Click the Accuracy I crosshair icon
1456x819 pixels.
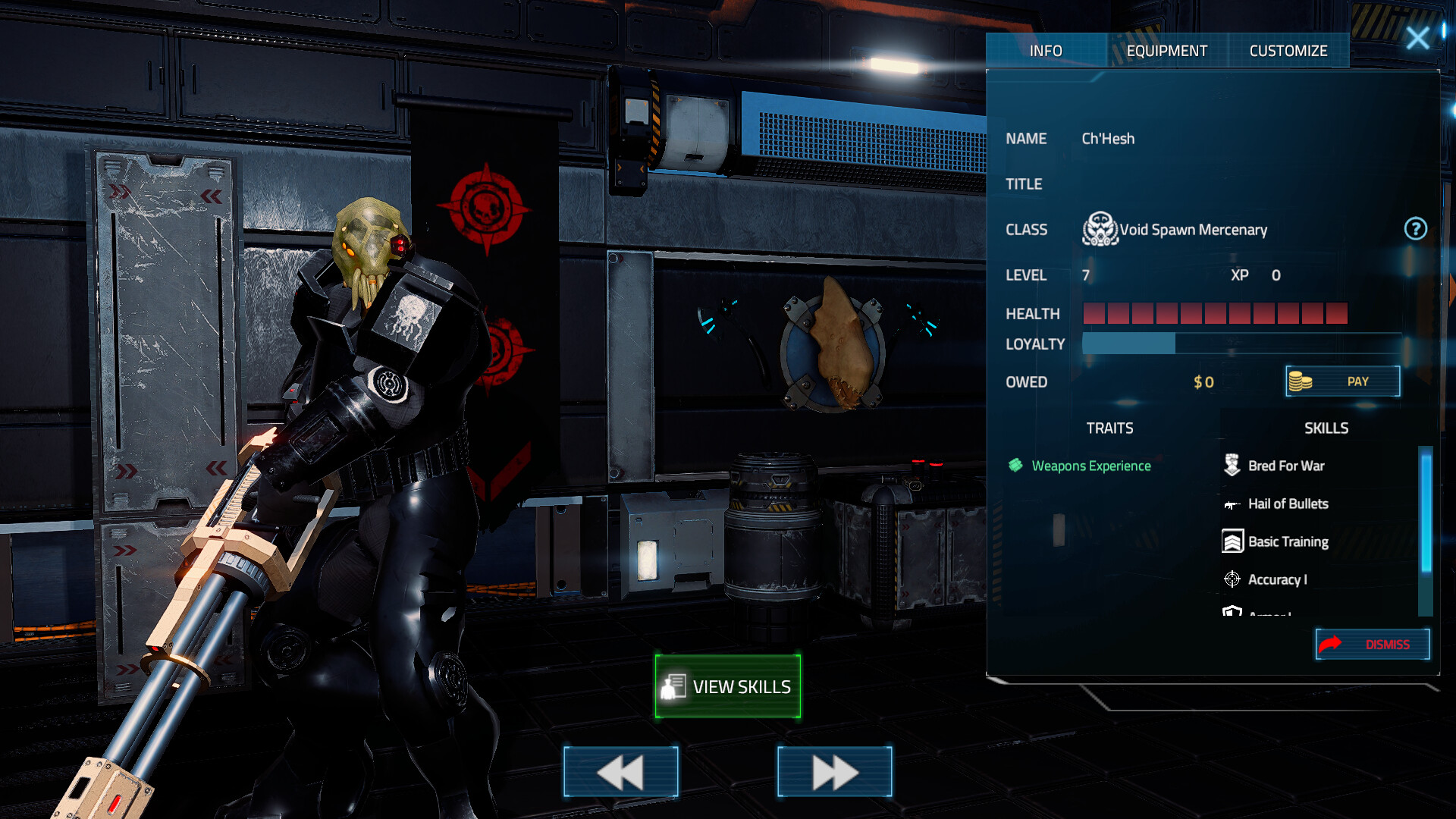click(x=1232, y=579)
